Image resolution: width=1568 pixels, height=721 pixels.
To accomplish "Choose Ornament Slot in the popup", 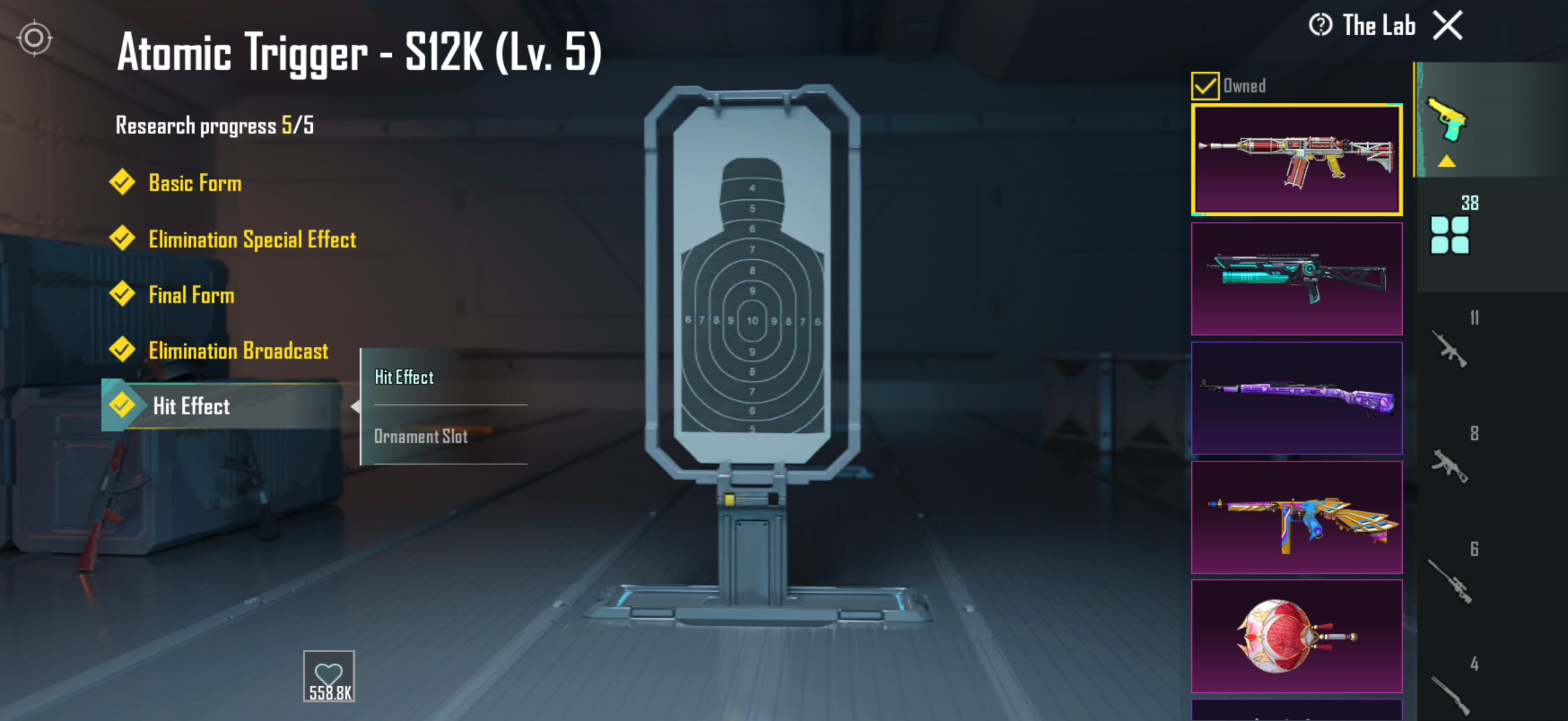I will tap(420, 436).
